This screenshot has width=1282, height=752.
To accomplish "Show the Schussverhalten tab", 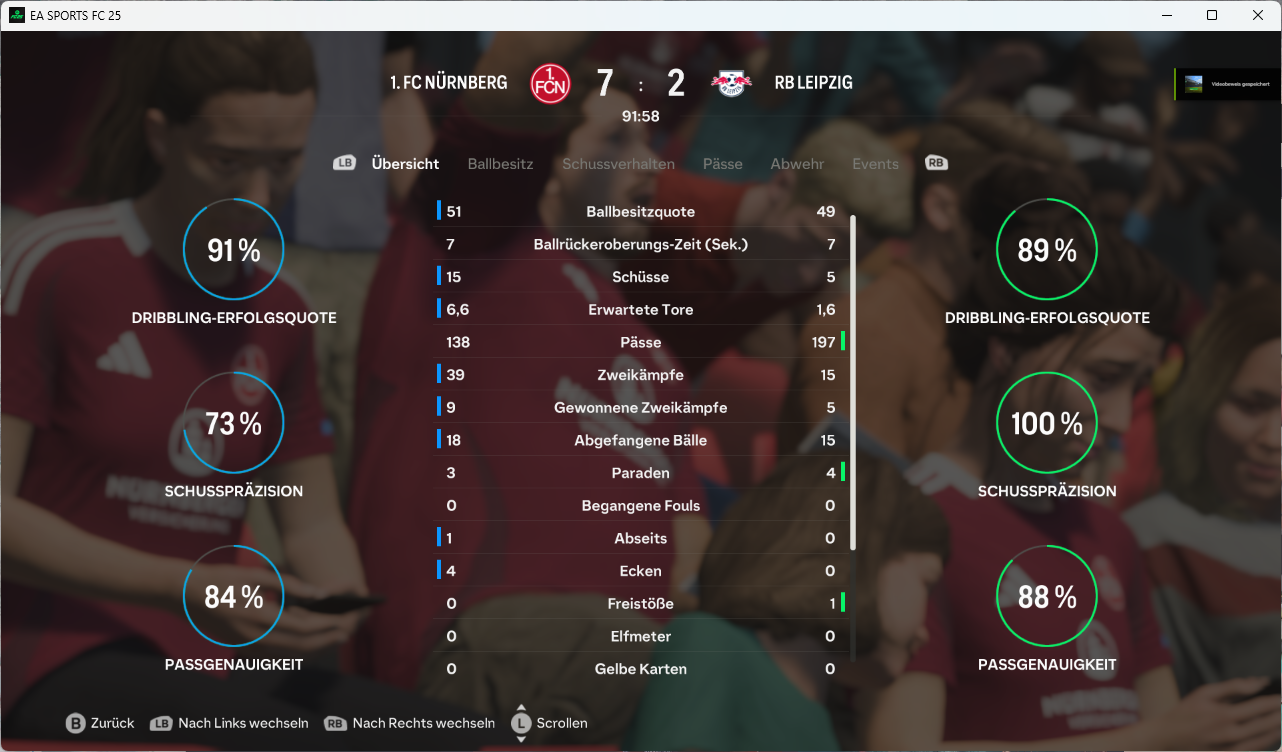I will [618, 164].
